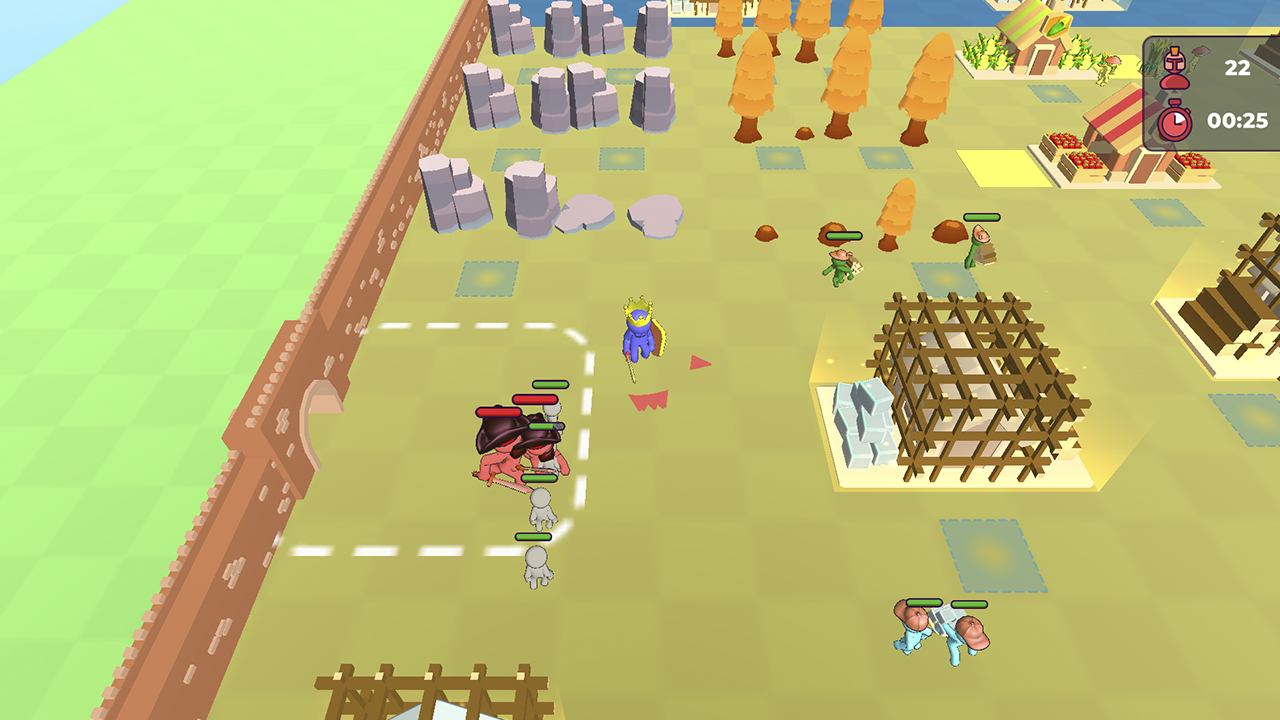The height and width of the screenshot is (720, 1280).
Task: Select the blue king wearing a crown
Action: (x=640, y=335)
